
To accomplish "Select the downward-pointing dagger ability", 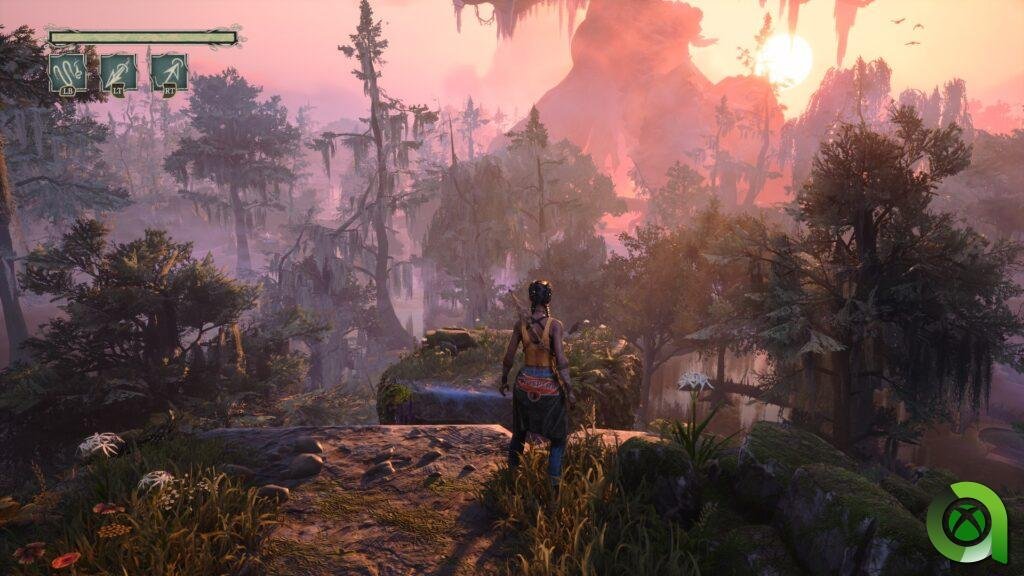I will pyautogui.click(x=118, y=73).
